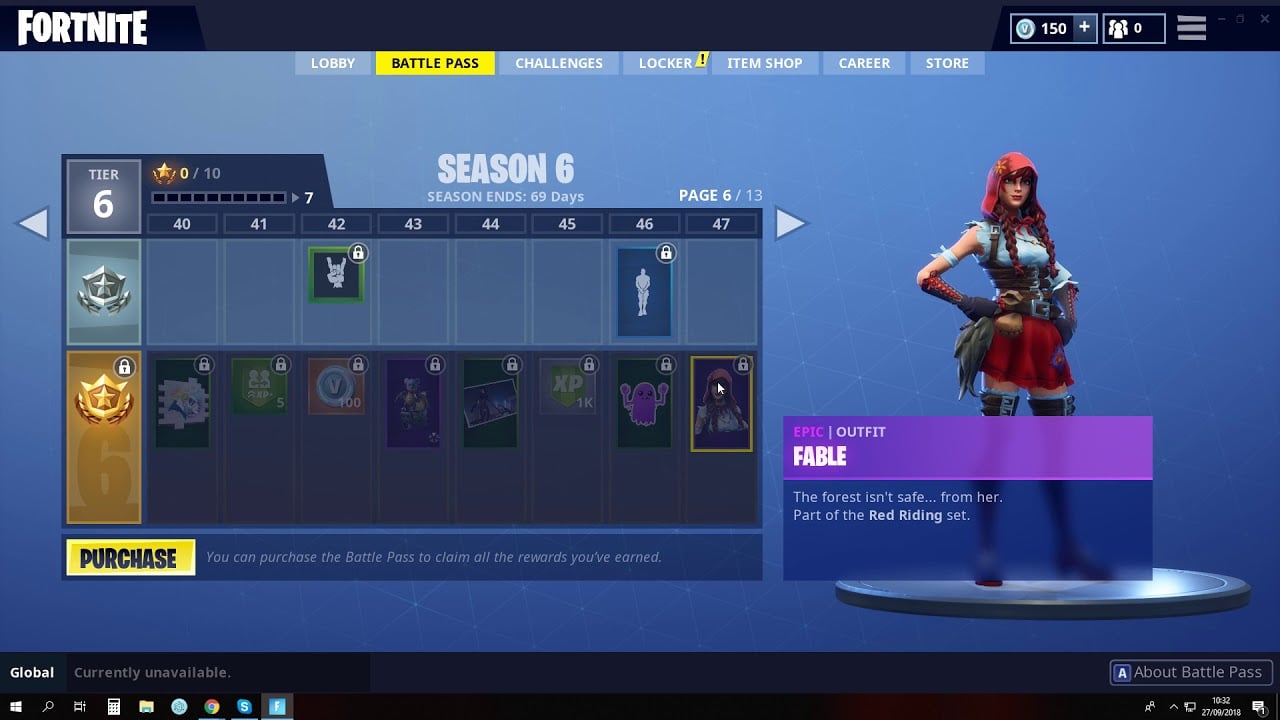
Task: Go back using the left page arrow
Action: (x=35, y=222)
